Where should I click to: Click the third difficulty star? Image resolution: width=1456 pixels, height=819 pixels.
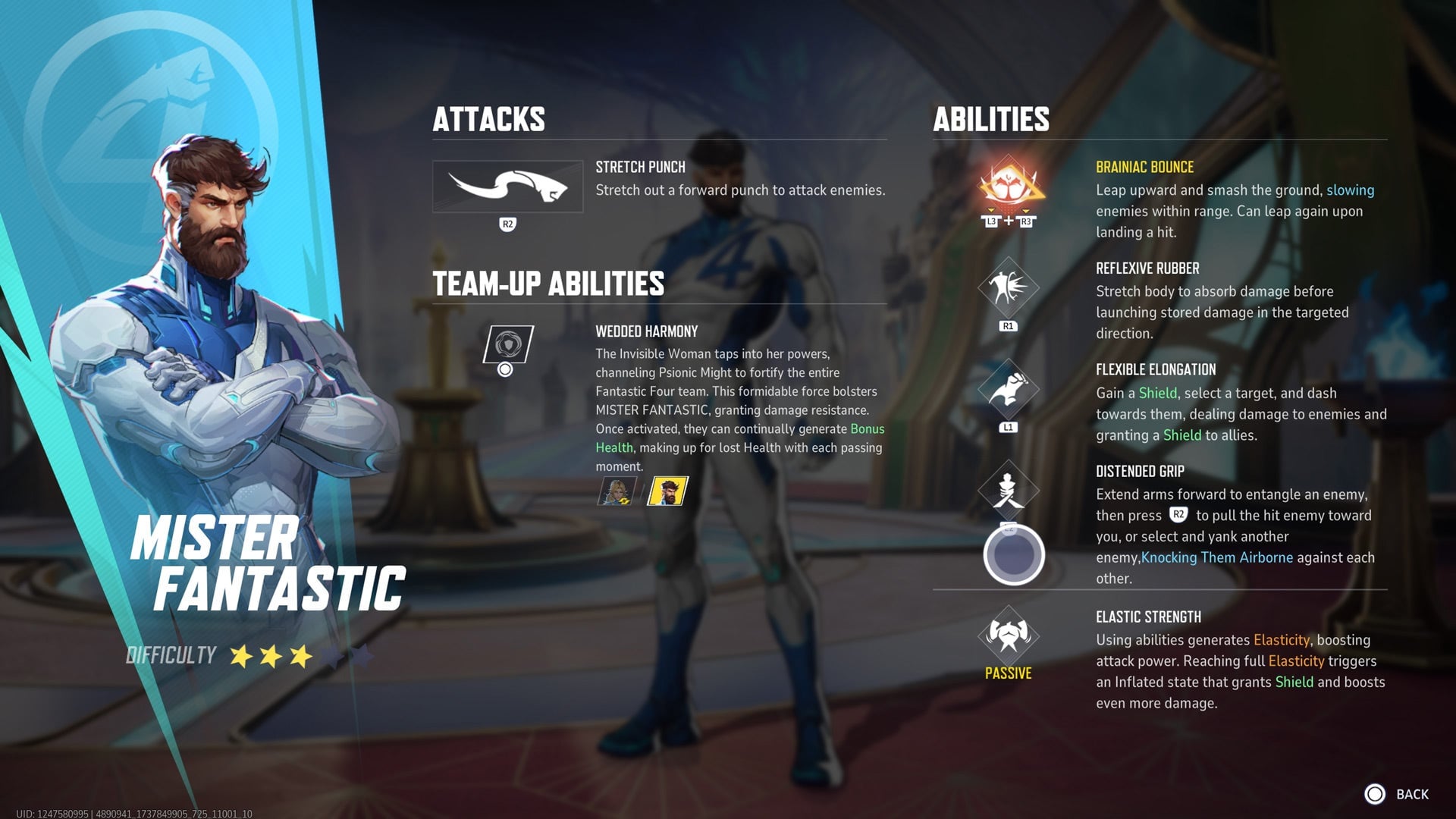[300, 654]
